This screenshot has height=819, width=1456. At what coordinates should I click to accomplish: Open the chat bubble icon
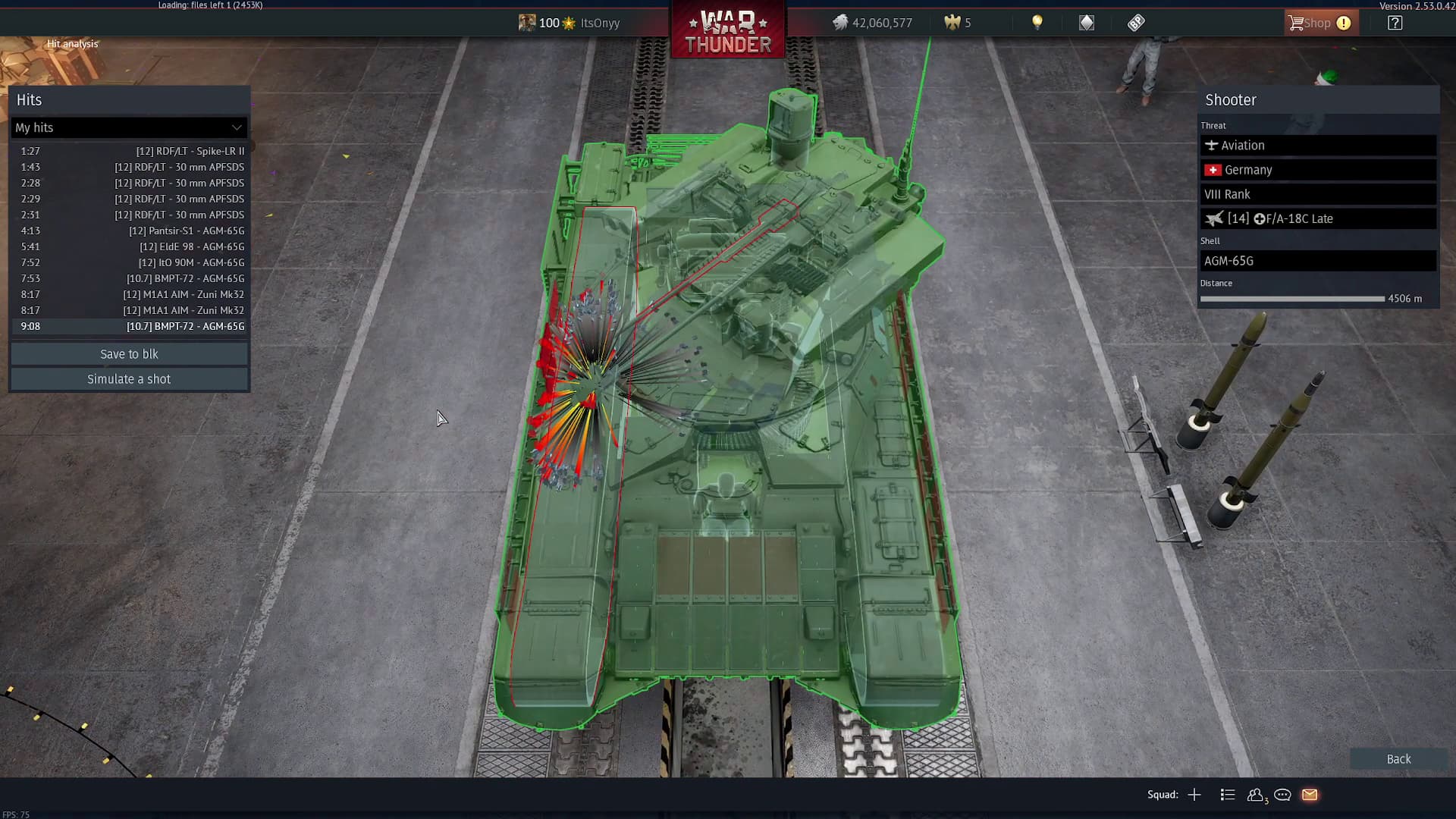pos(1282,795)
